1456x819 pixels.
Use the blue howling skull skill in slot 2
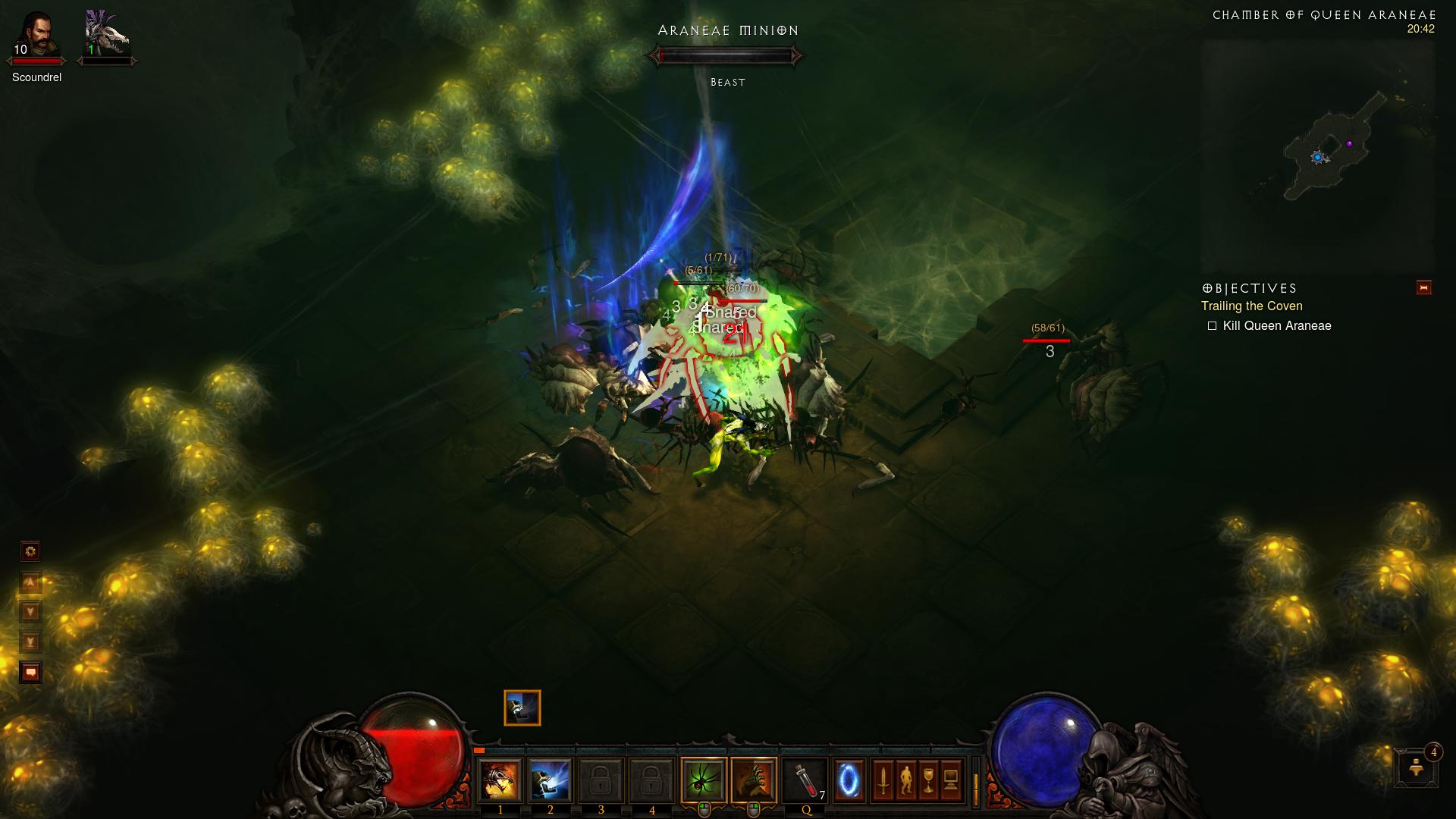click(550, 780)
